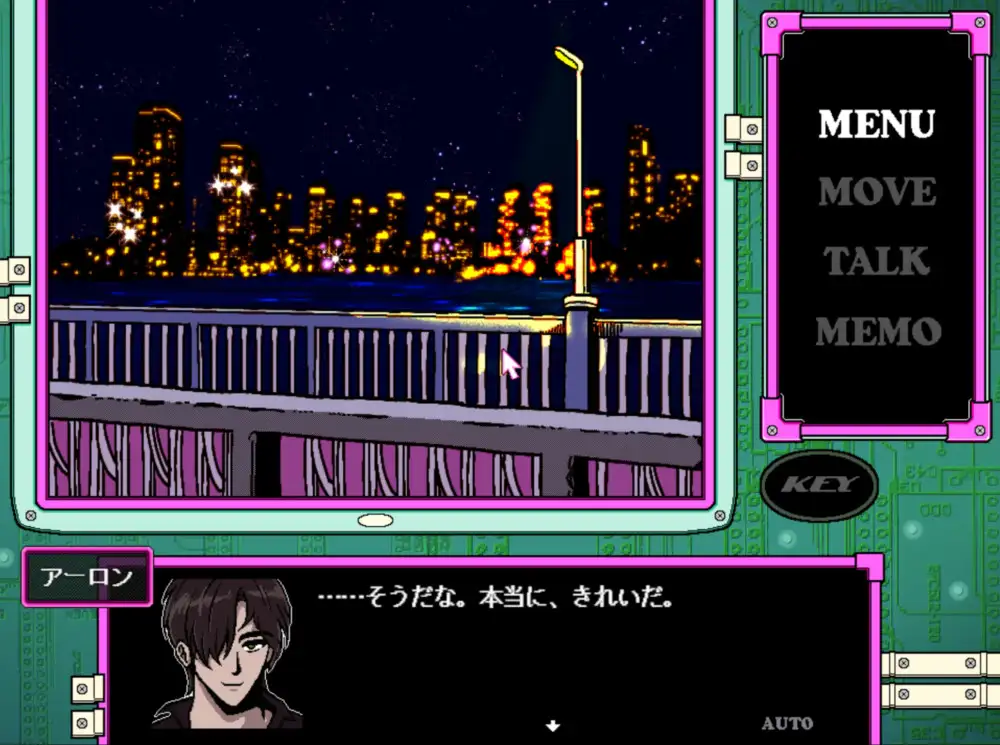
Task: Select the MOVE command
Action: [x=876, y=192]
